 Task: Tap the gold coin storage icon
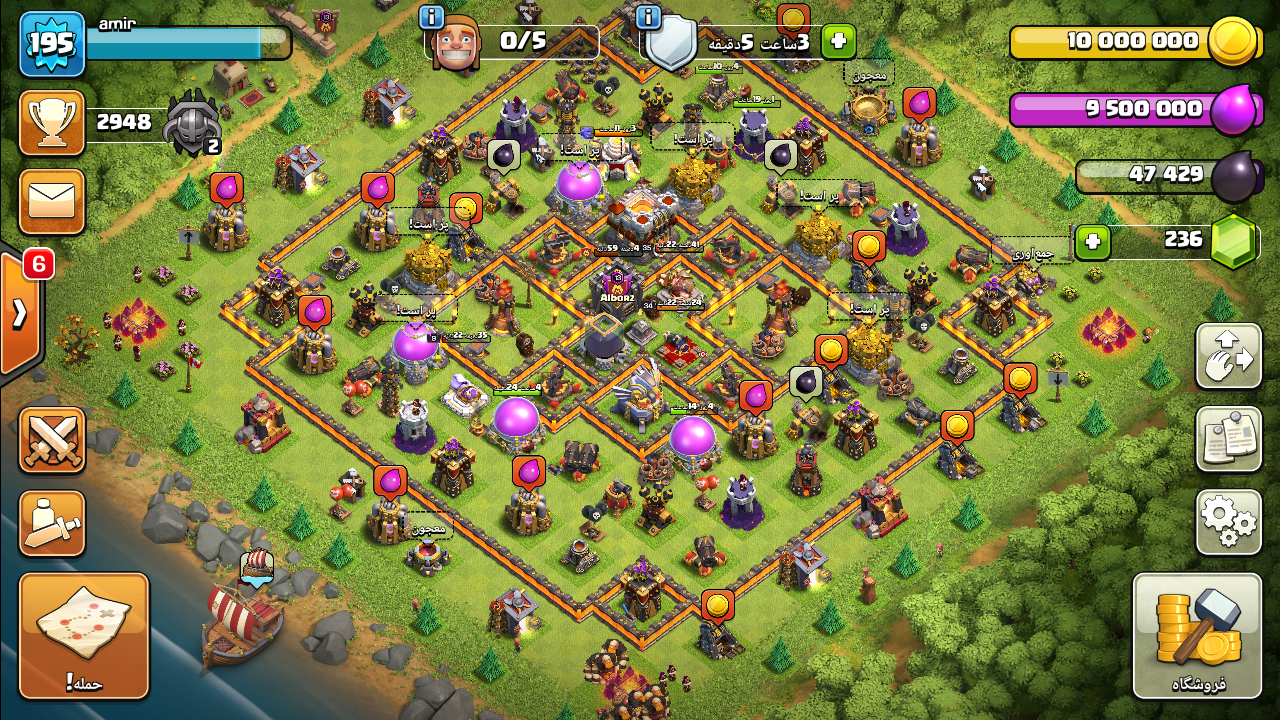click(1231, 42)
